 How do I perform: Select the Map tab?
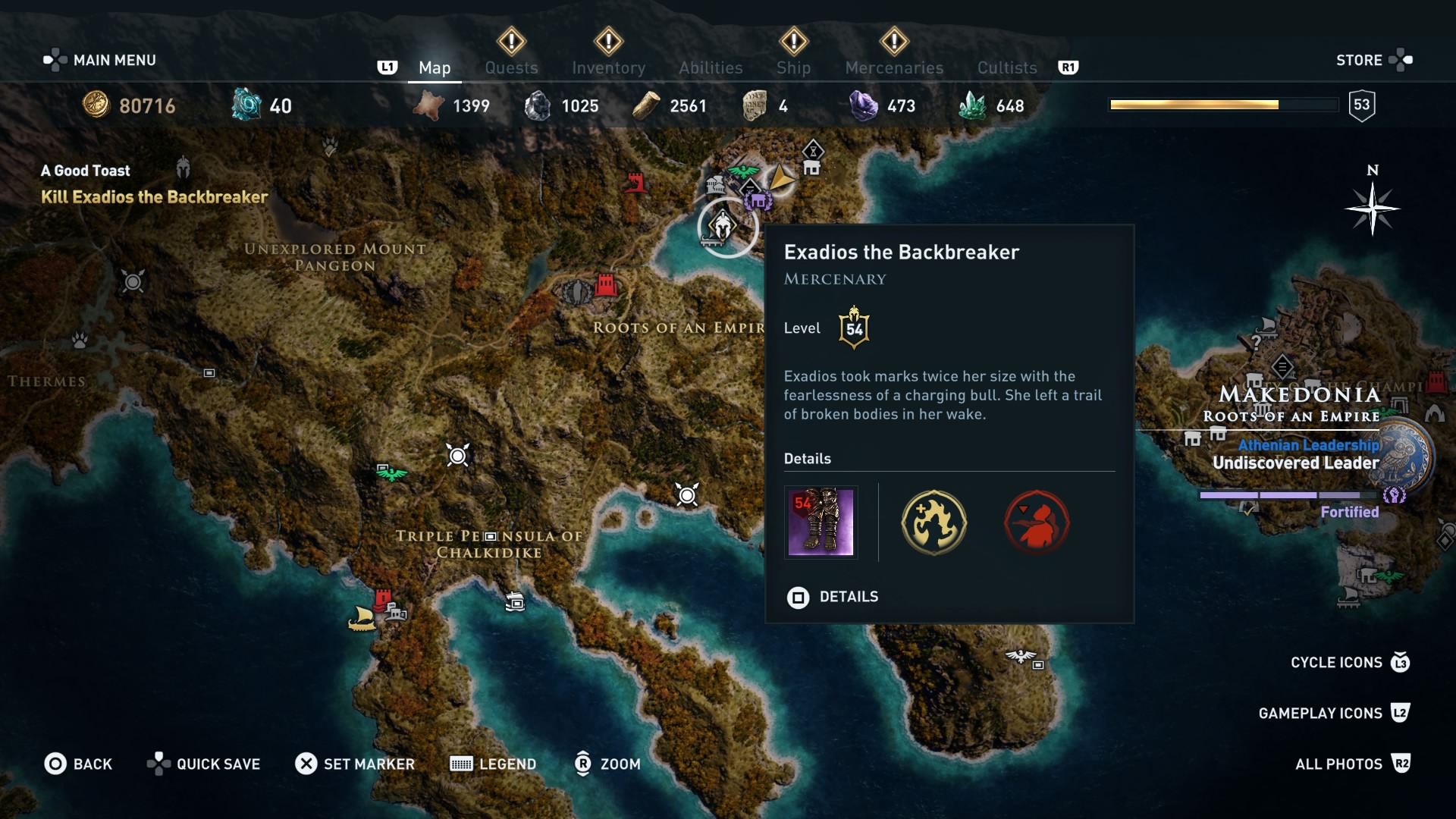tap(435, 67)
